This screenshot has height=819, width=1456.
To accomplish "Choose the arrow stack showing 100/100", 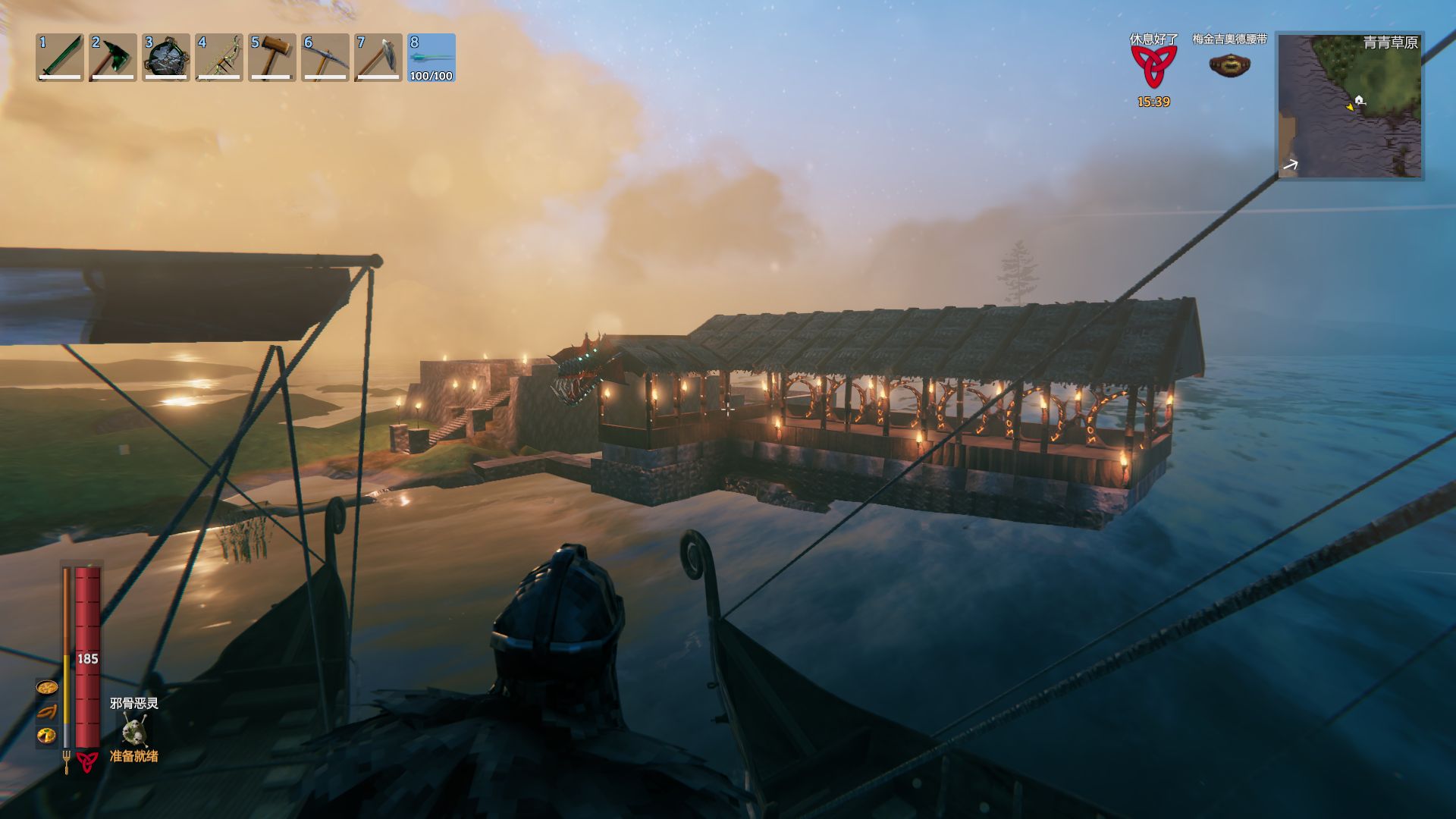I will tap(431, 58).
